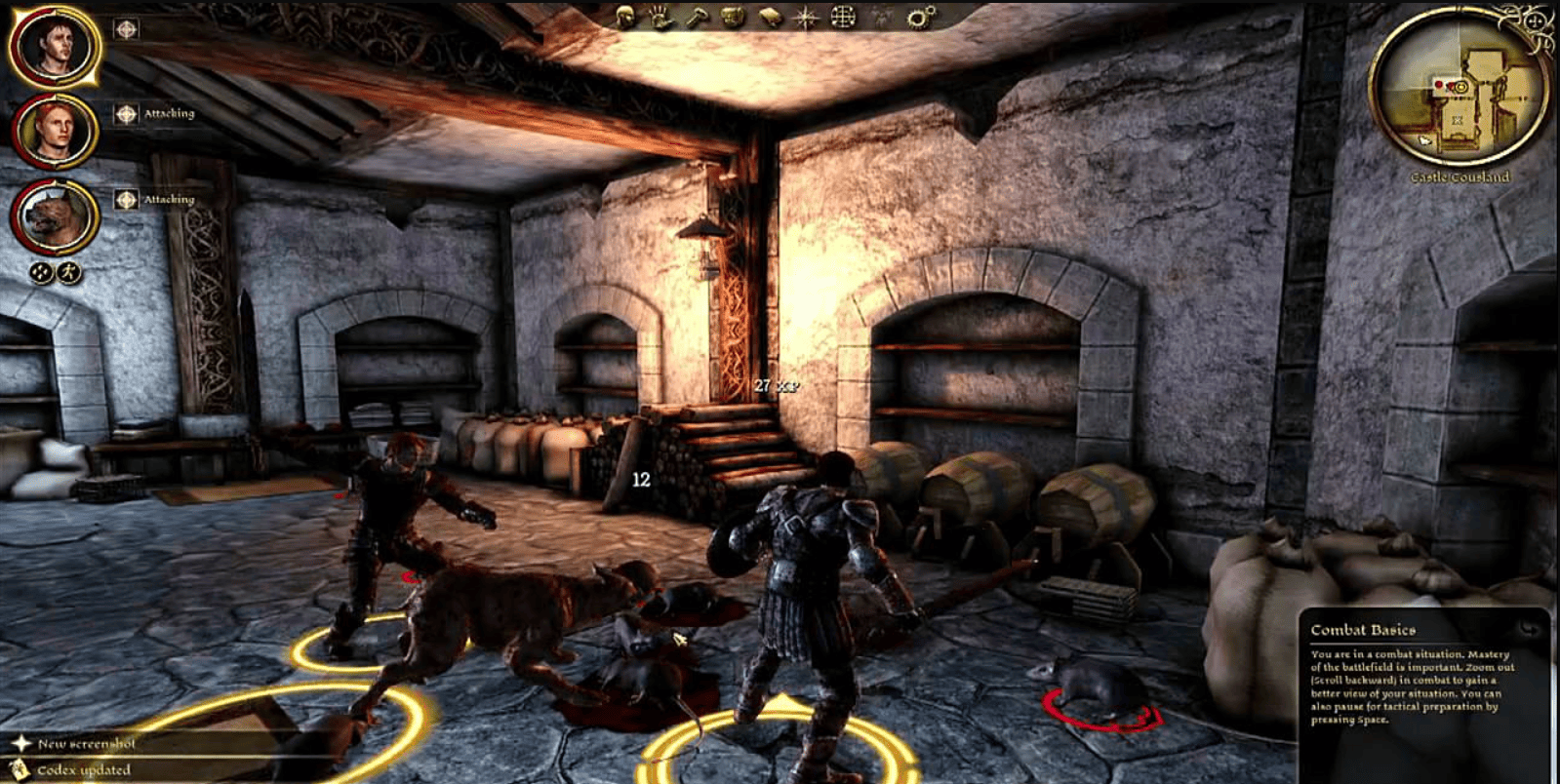Toggle the four-dot hold position button
The image size is (1560, 784).
(x=40, y=273)
